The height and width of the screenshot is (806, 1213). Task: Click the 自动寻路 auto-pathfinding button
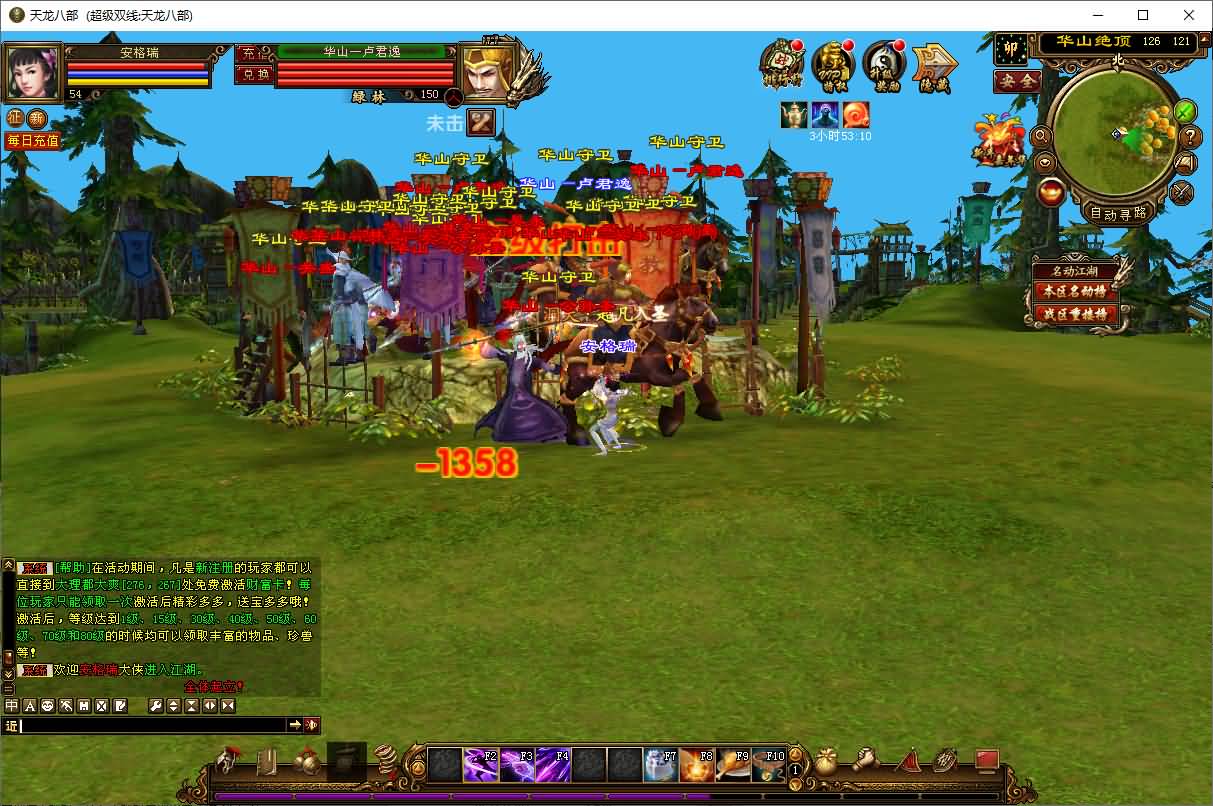1118,213
